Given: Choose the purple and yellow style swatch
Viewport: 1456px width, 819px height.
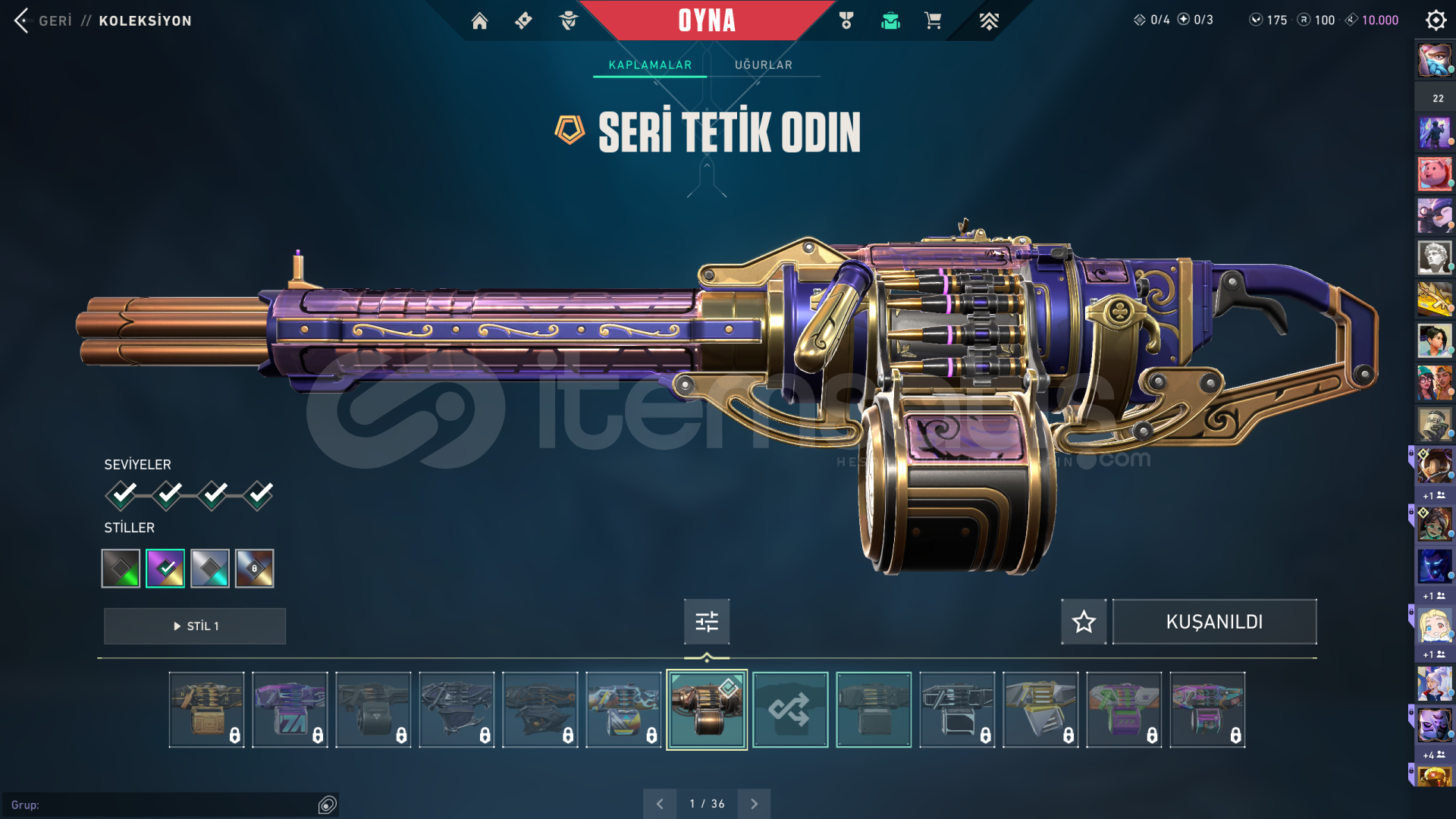Looking at the screenshot, I should [x=165, y=568].
